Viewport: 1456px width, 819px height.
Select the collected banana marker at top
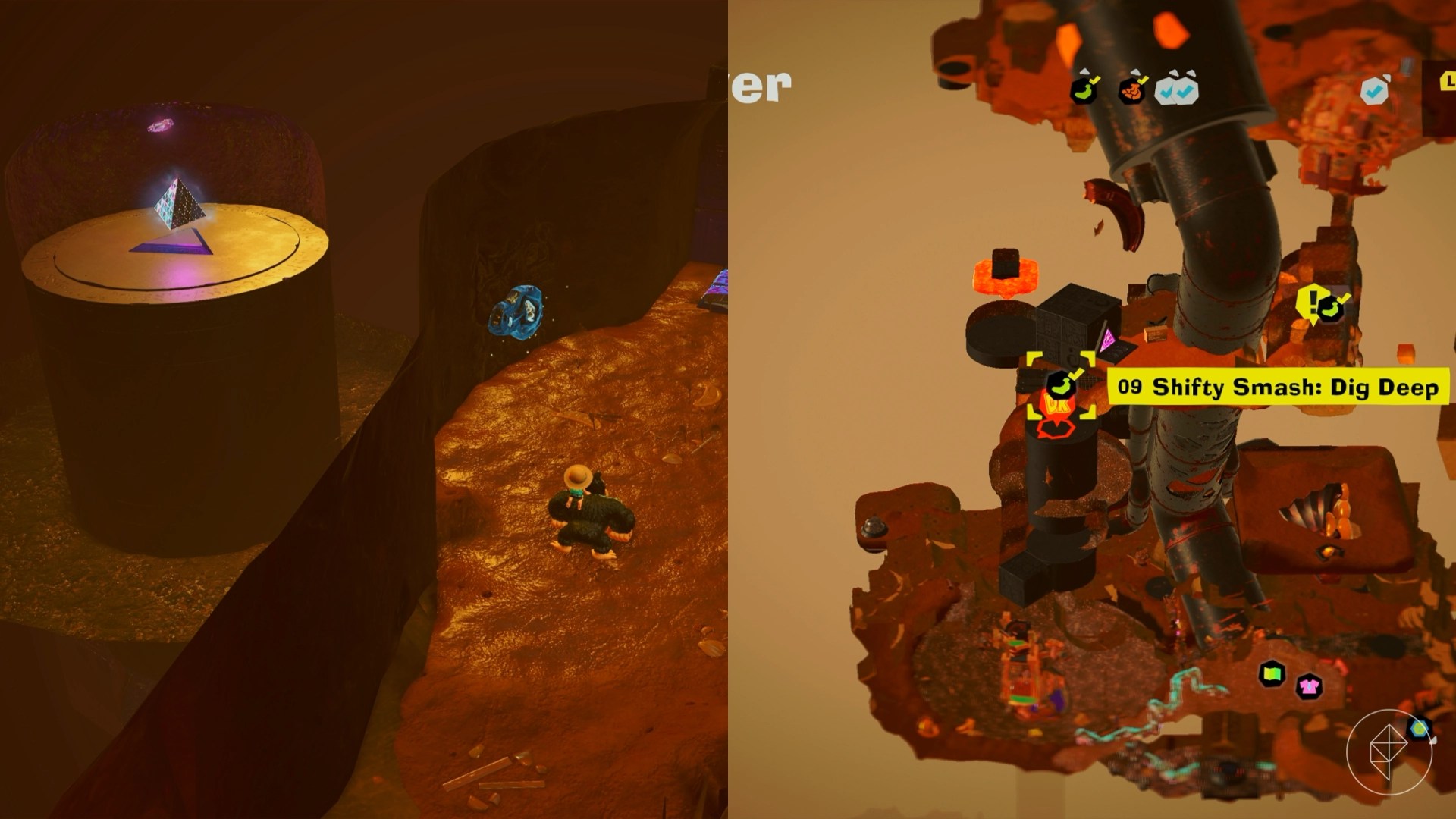click(x=1085, y=91)
